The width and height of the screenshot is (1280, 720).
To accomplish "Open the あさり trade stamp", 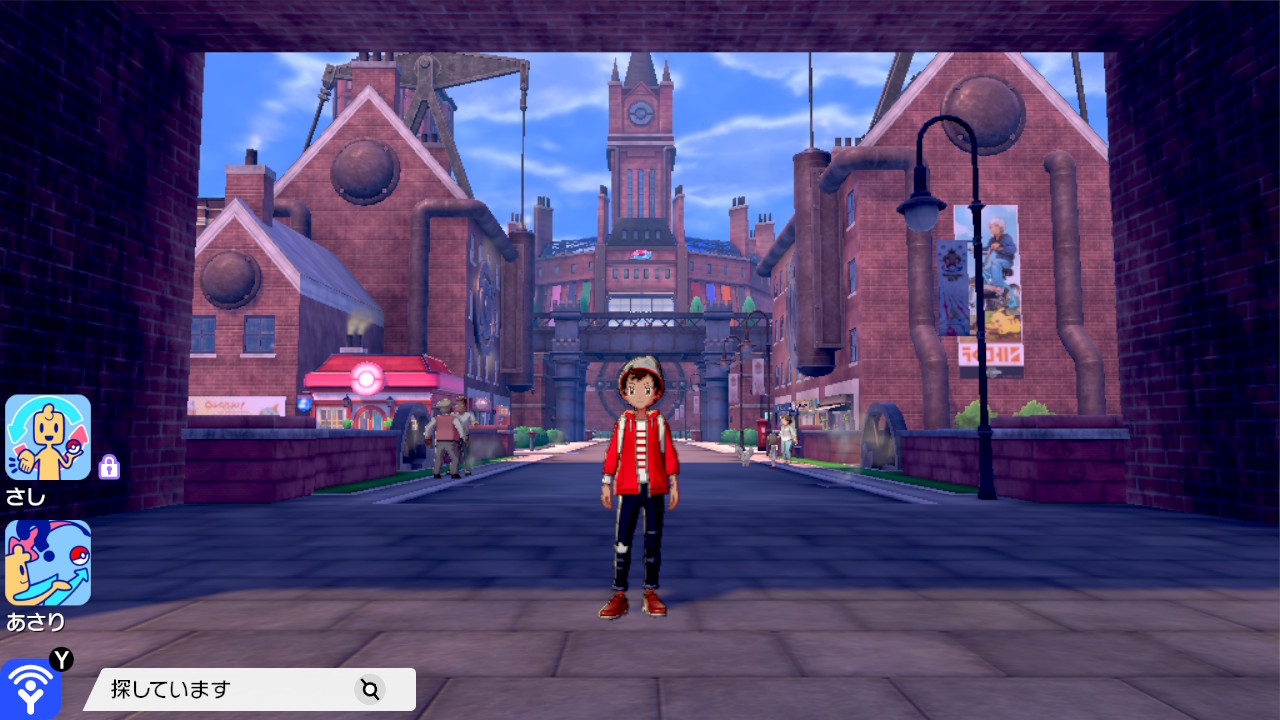I will pos(48,562).
